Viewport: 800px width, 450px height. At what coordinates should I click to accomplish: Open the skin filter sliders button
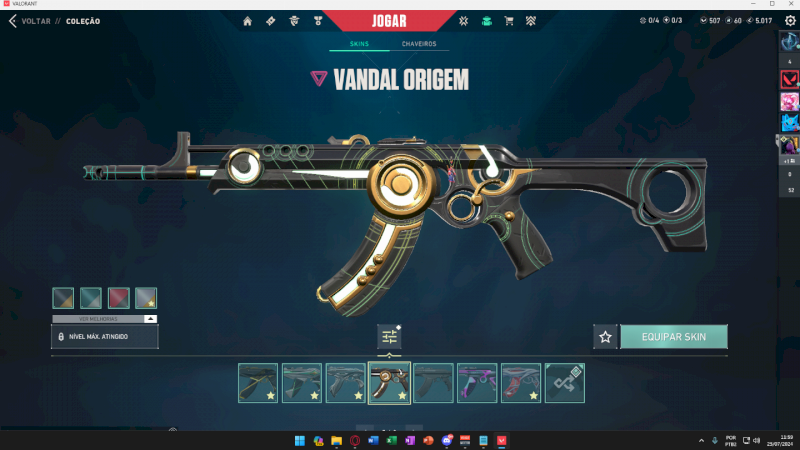coord(389,337)
